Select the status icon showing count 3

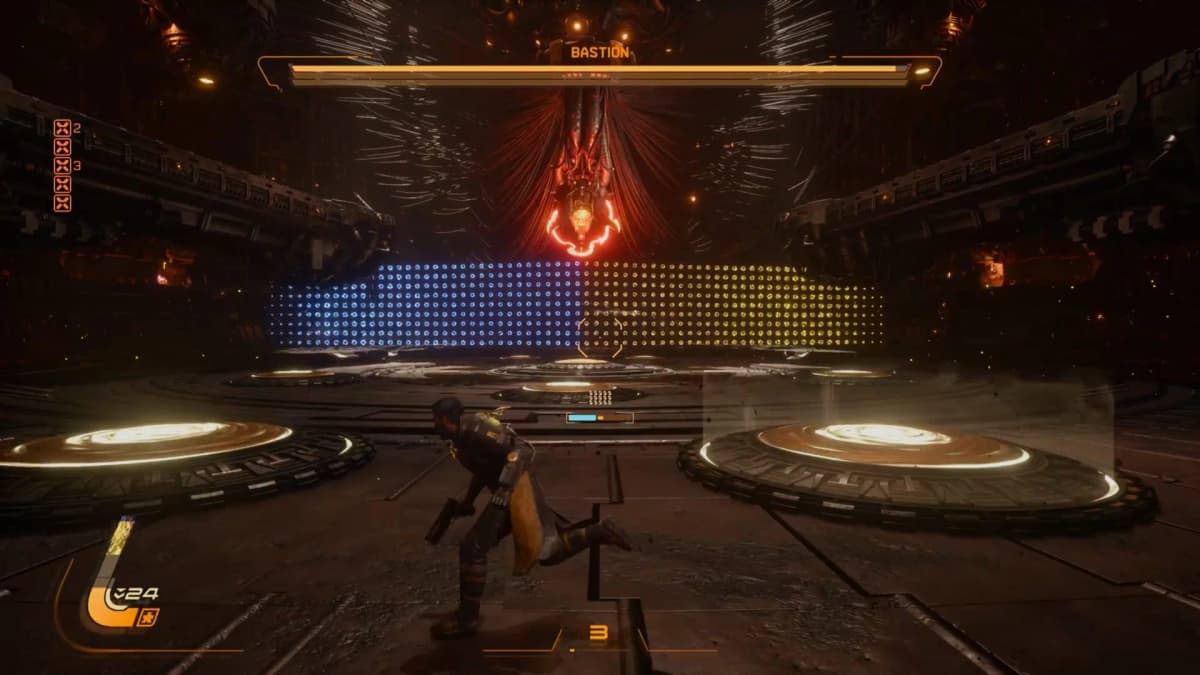point(62,165)
